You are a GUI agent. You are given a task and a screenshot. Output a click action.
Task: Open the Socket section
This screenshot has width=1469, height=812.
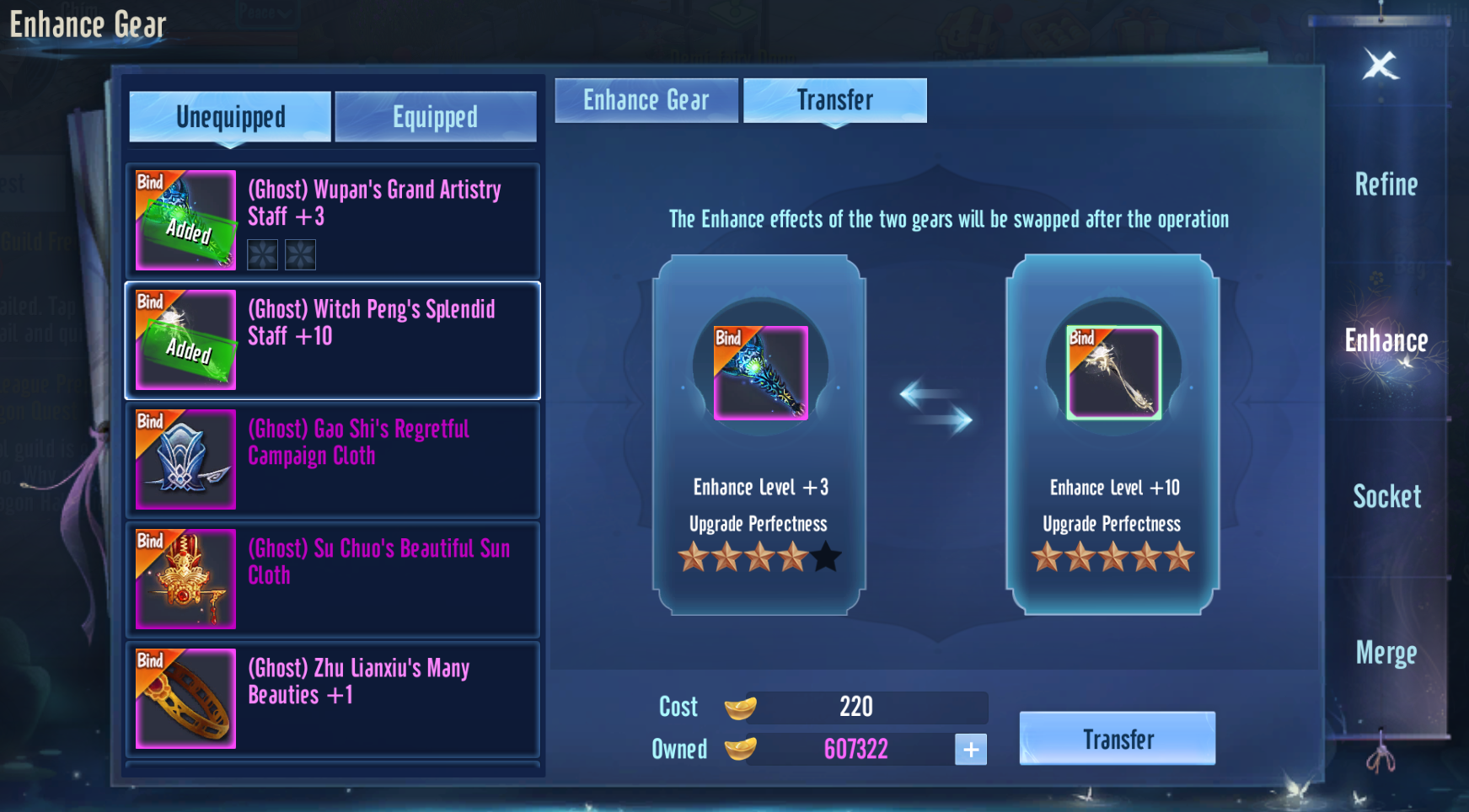pos(1386,497)
